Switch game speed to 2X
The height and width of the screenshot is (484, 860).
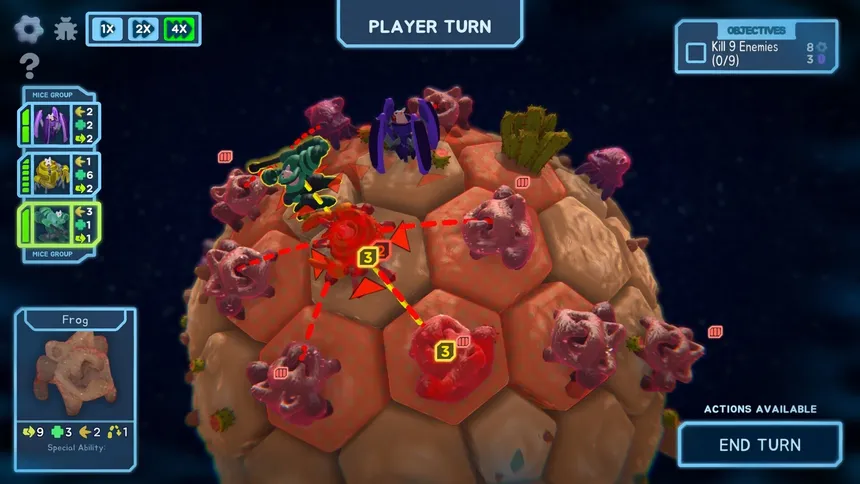143,29
